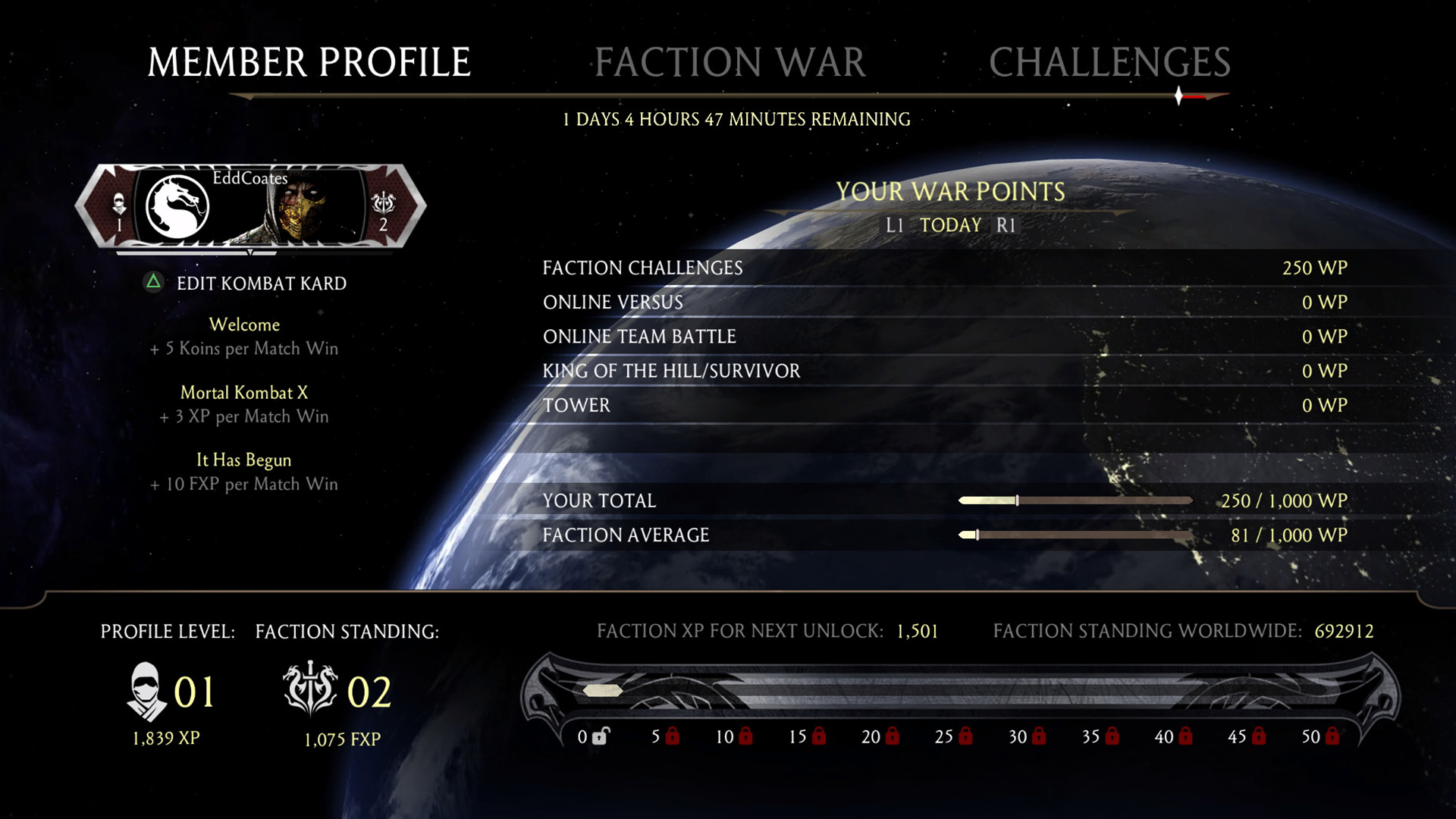Screen dimensions: 1456x819
Task: Select the level 5 faction unlock marker
Action: click(x=665, y=736)
